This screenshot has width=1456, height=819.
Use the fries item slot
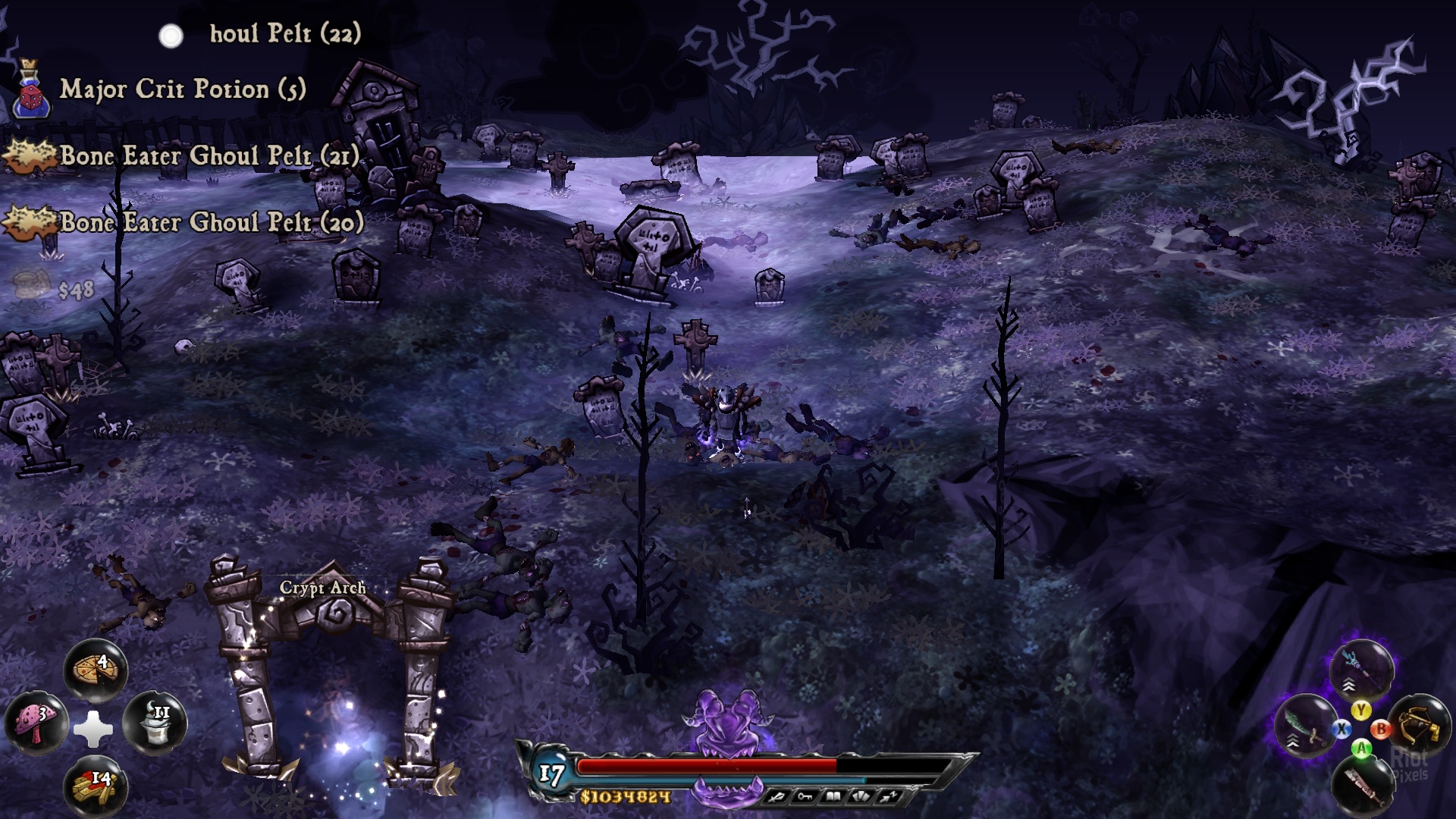pos(95,786)
